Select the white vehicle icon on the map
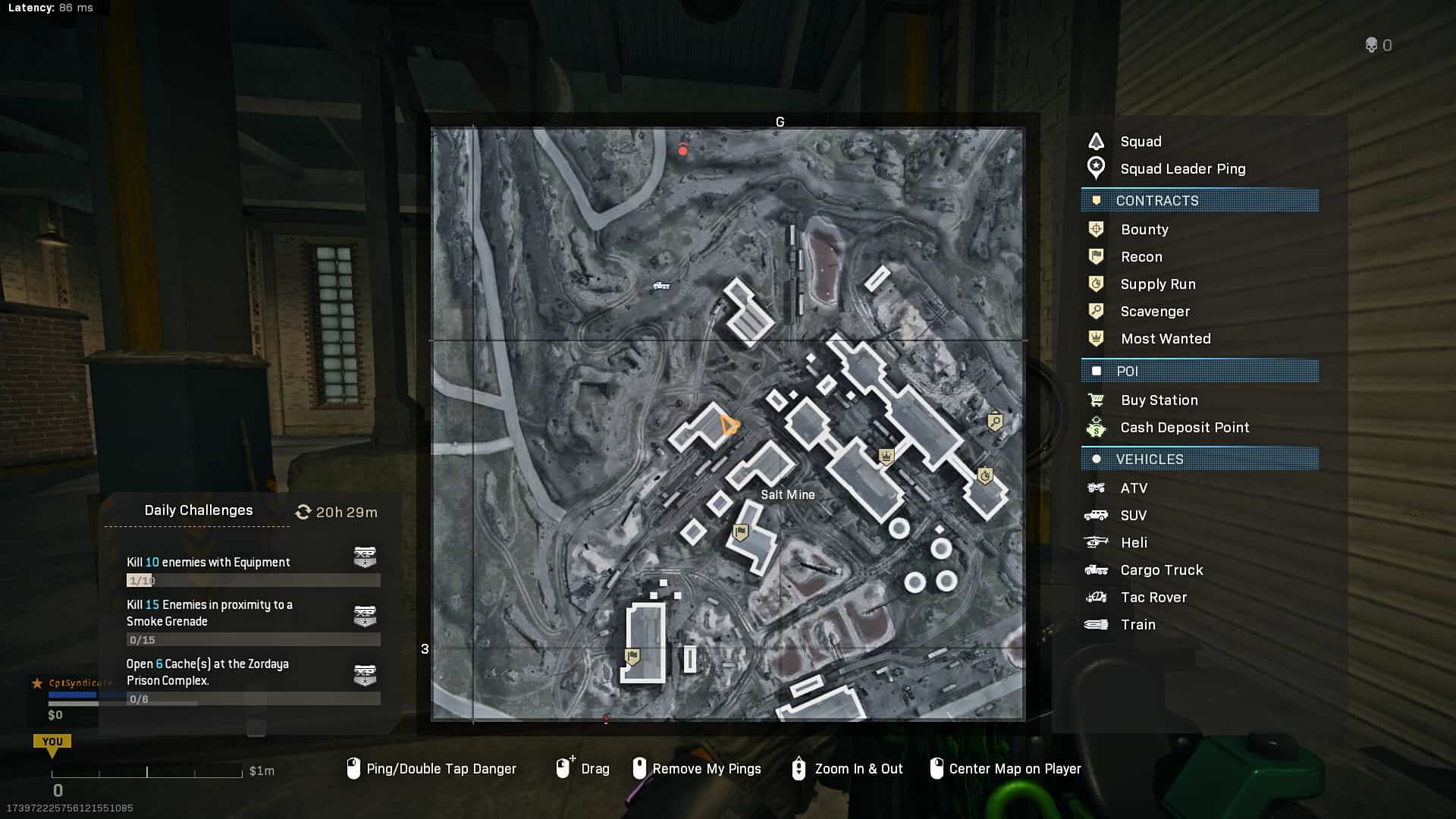Screen dimensions: 1456x819 [x=661, y=286]
